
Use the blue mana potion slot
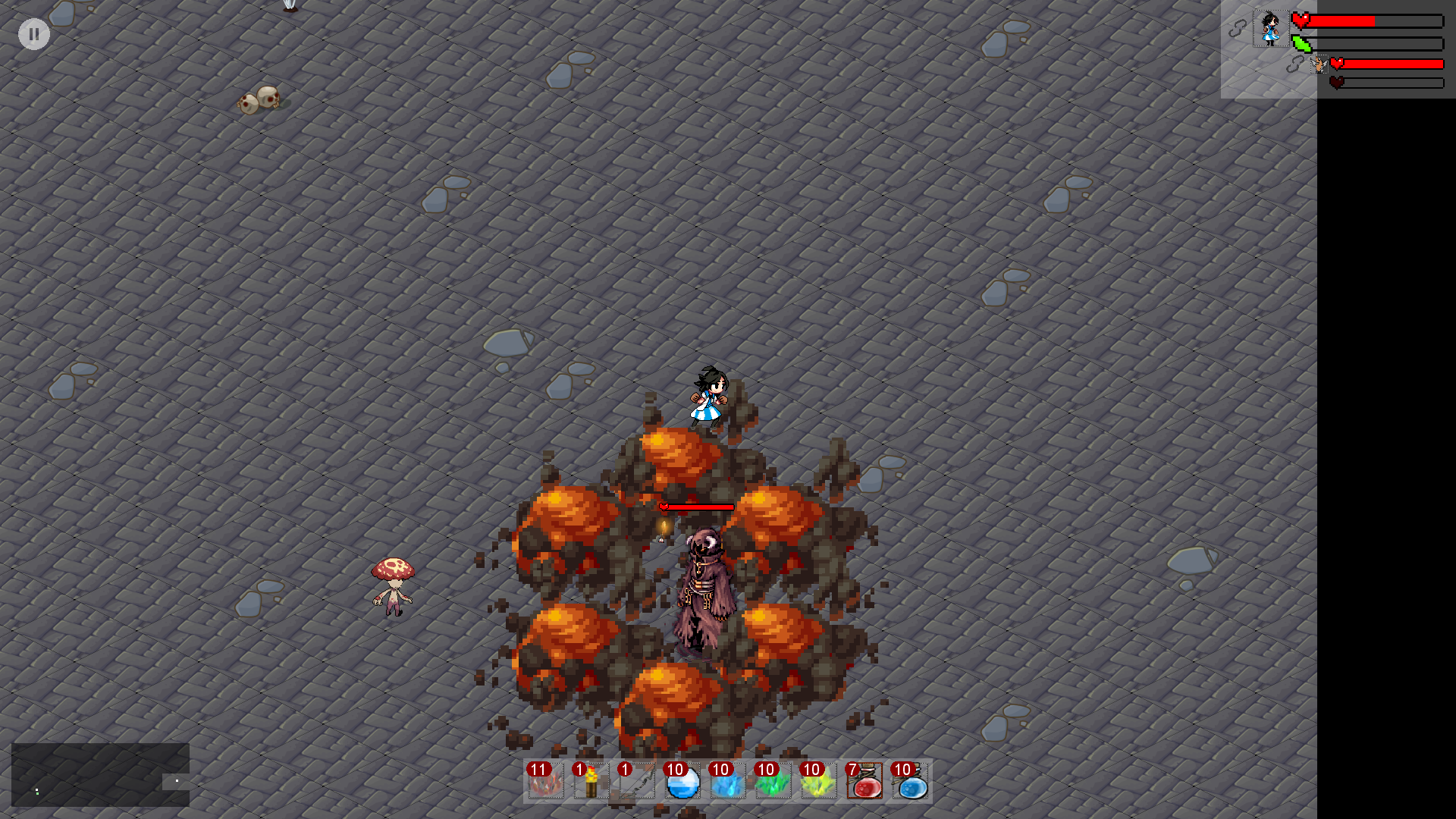point(910,781)
